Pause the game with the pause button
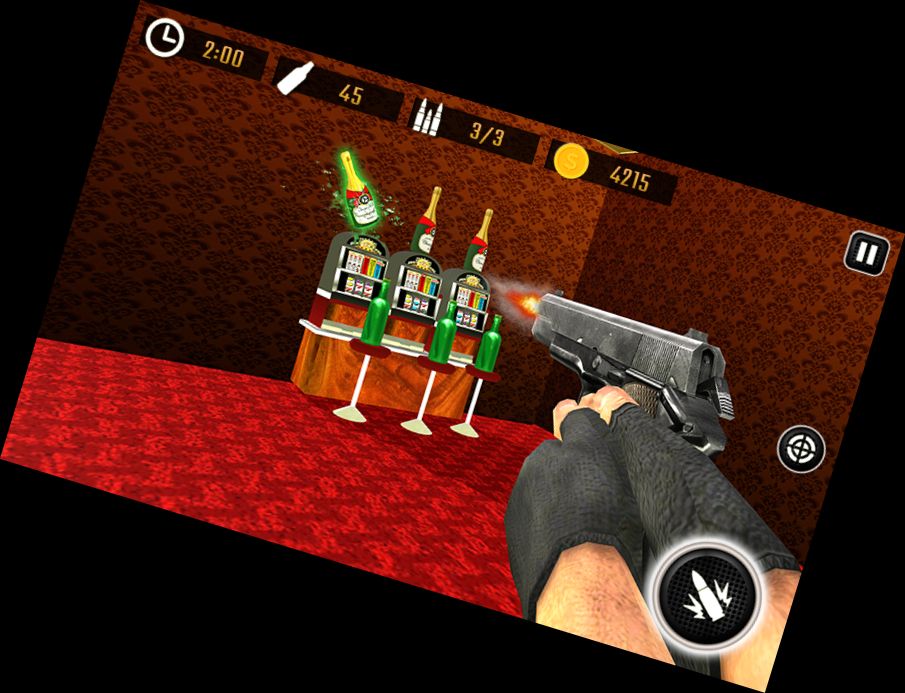Image resolution: width=905 pixels, height=693 pixels. pos(866,253)
